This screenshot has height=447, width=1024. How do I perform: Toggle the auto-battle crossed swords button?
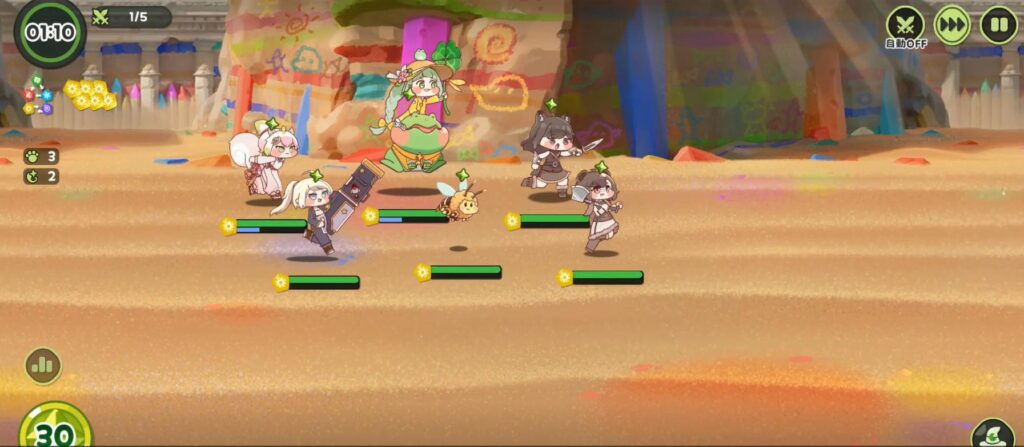pos(905,24)
